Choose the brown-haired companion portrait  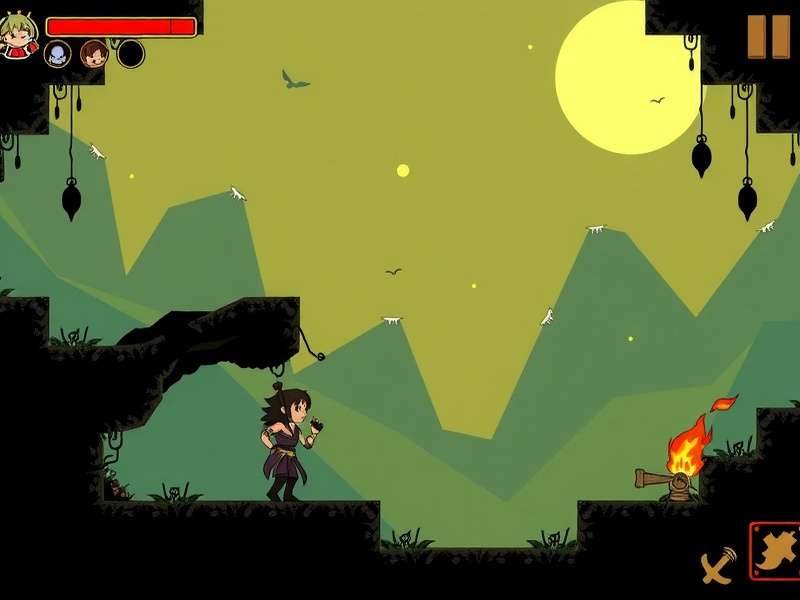click(94, 54)
